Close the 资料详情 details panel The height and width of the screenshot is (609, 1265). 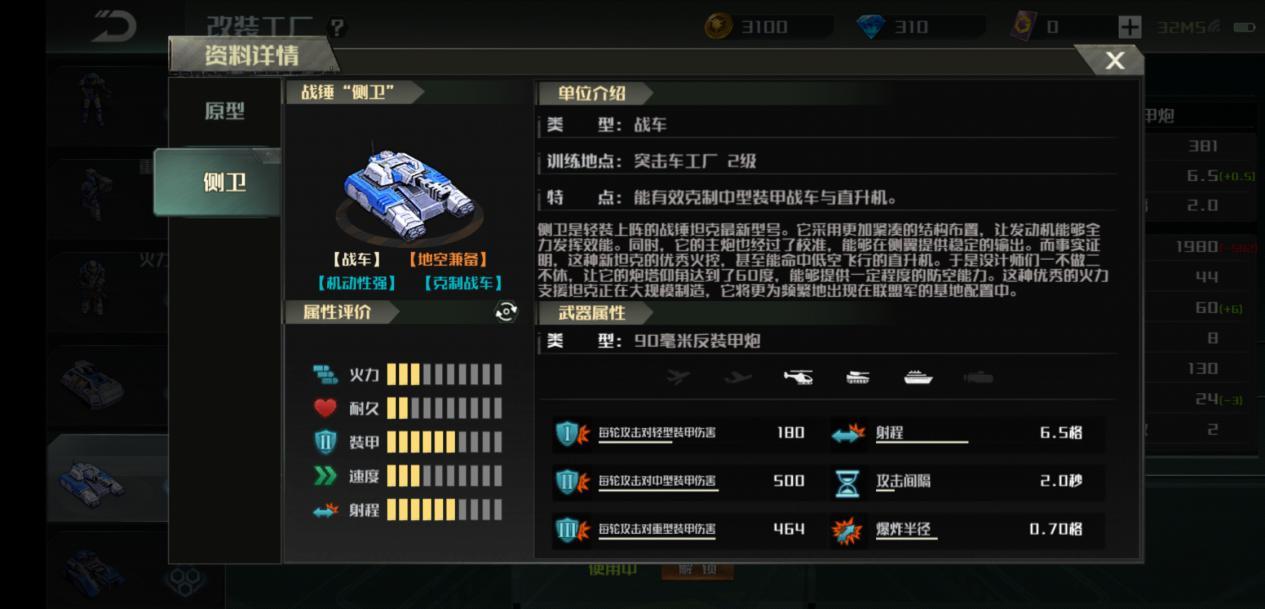(1114, 61)
